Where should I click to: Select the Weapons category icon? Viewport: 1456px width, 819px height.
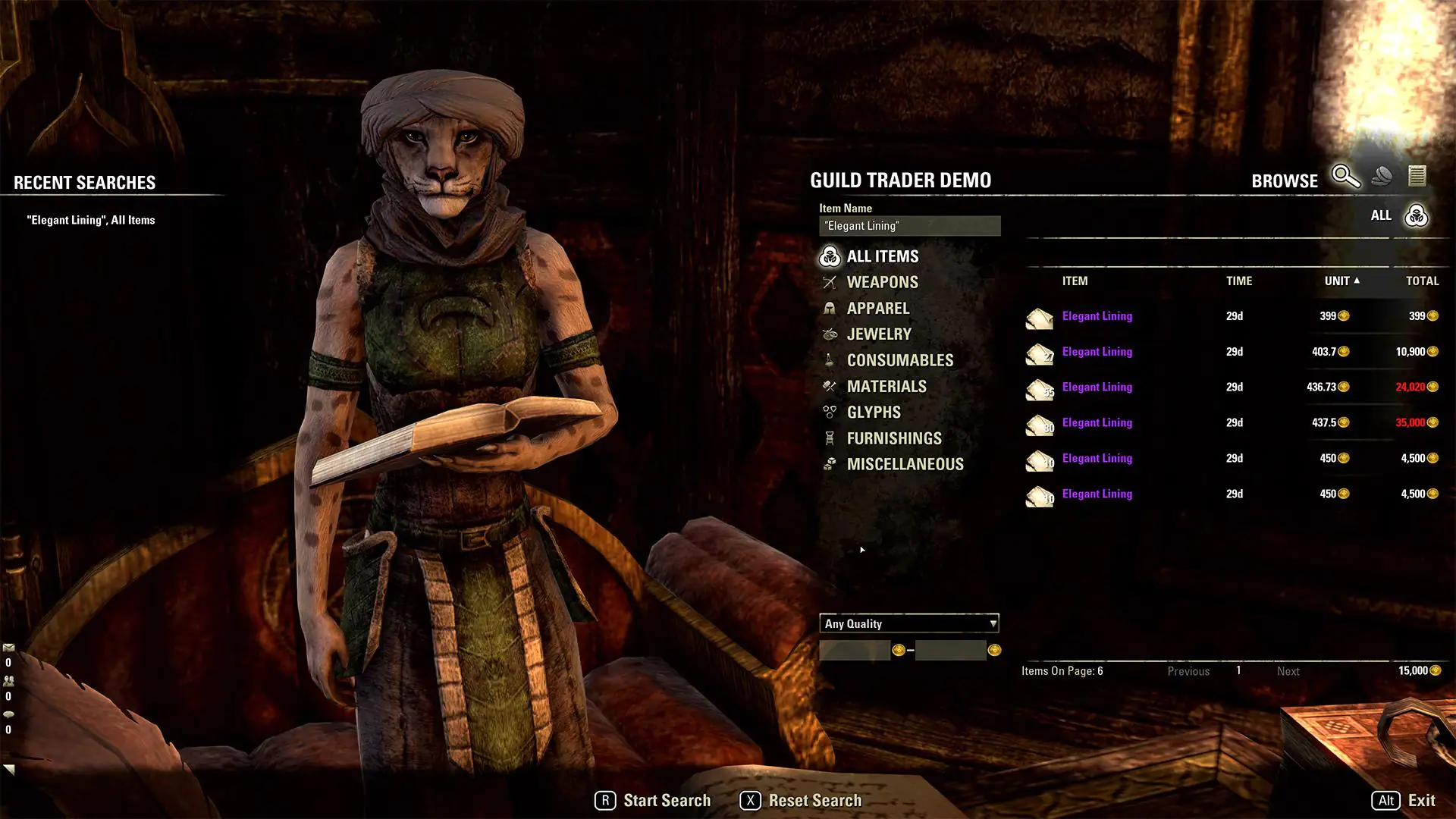829,282
